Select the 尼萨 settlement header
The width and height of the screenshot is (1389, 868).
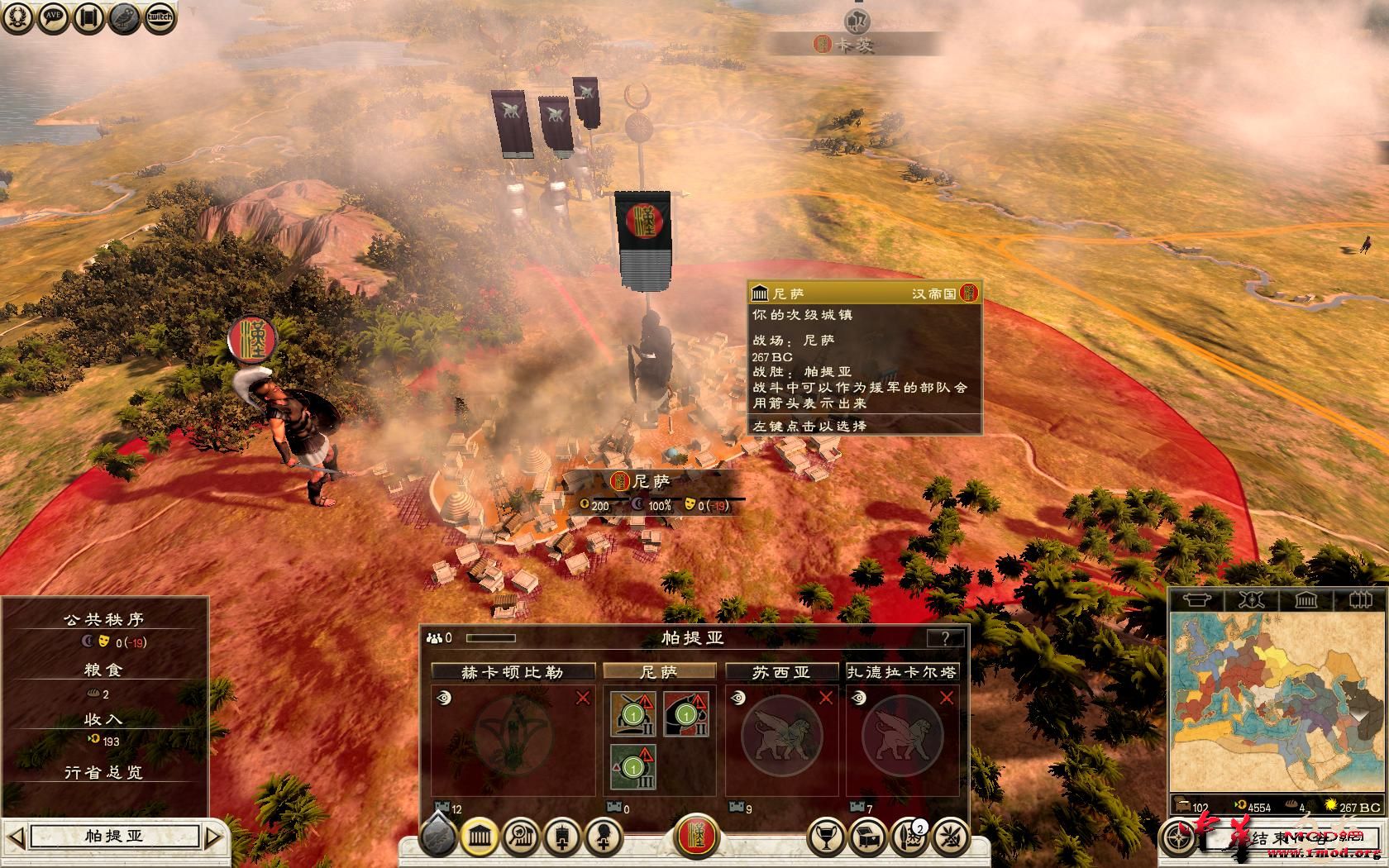pyautogui.click(x=659, y=672)
